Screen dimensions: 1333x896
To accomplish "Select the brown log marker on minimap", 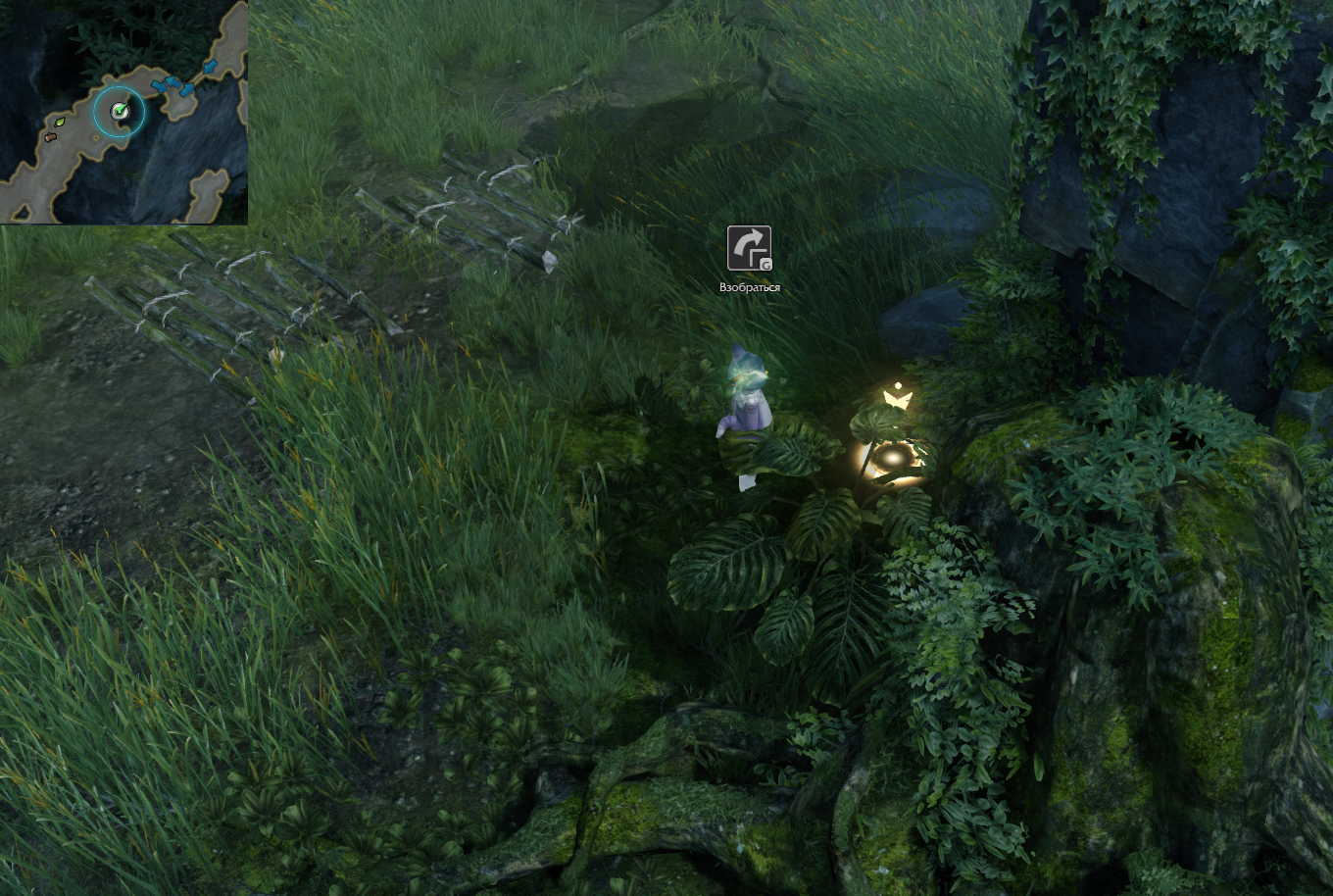I will tap(50, 137).
